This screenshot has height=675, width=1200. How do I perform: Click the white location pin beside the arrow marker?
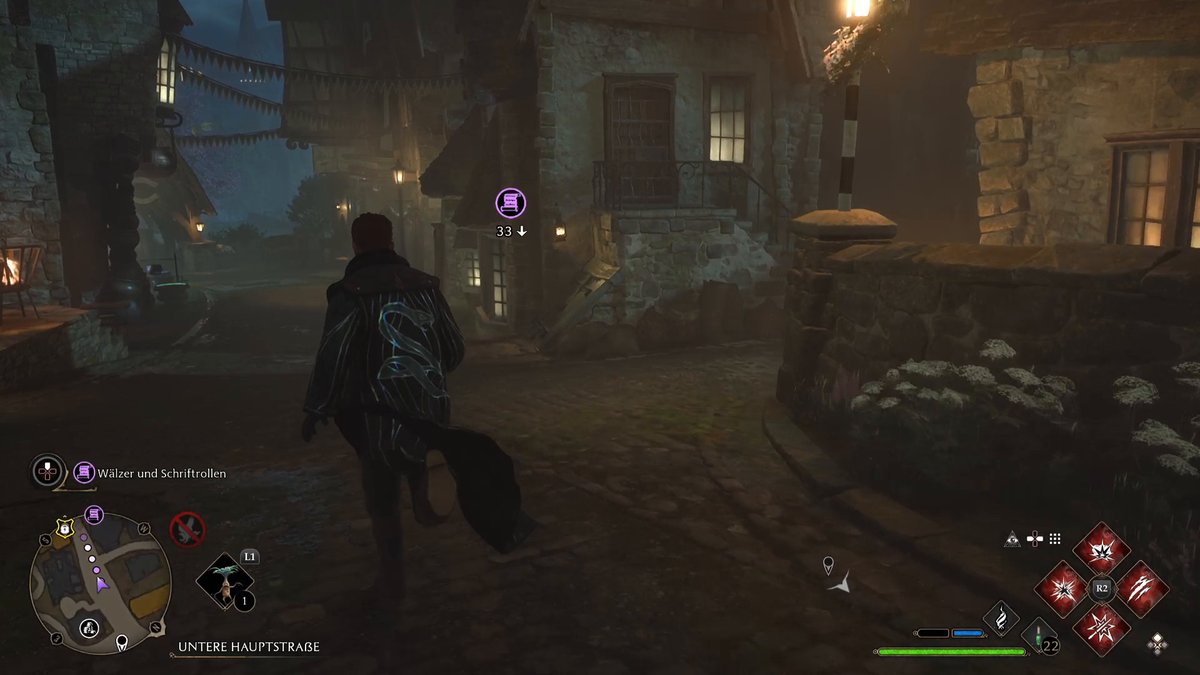[x=828, y=566]
